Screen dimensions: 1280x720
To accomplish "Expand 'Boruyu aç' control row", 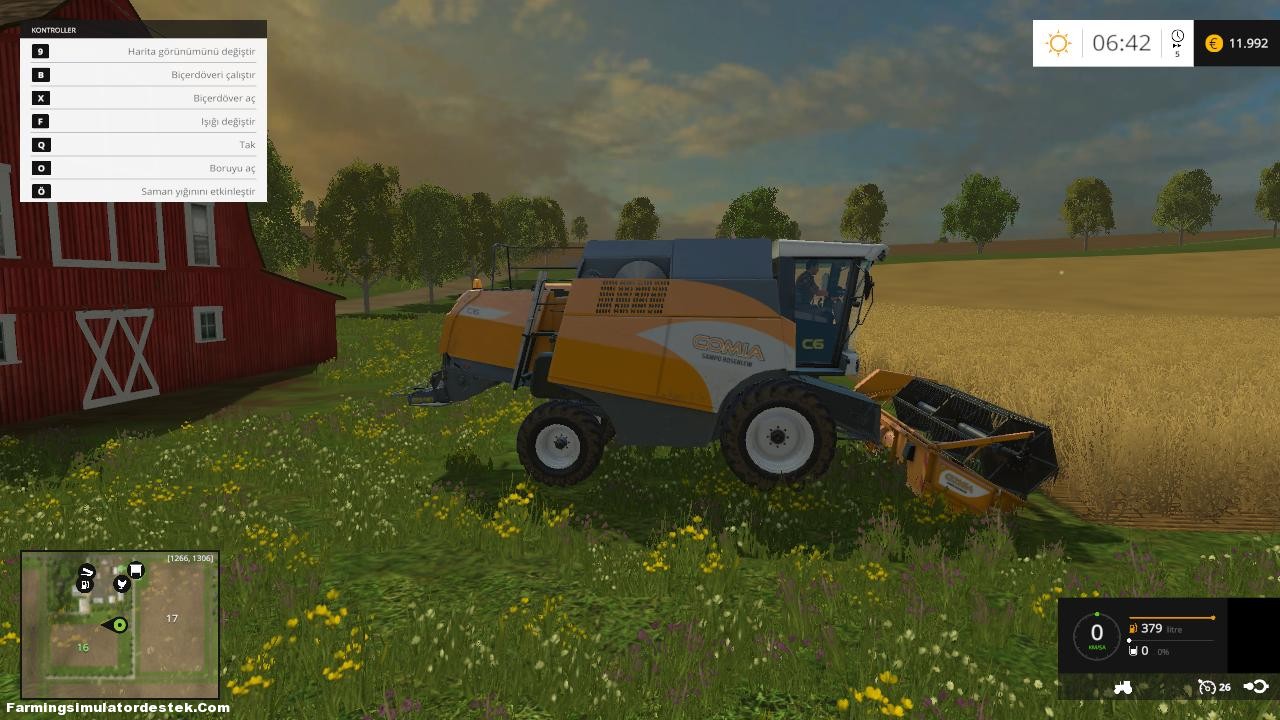I will point(143,168).
